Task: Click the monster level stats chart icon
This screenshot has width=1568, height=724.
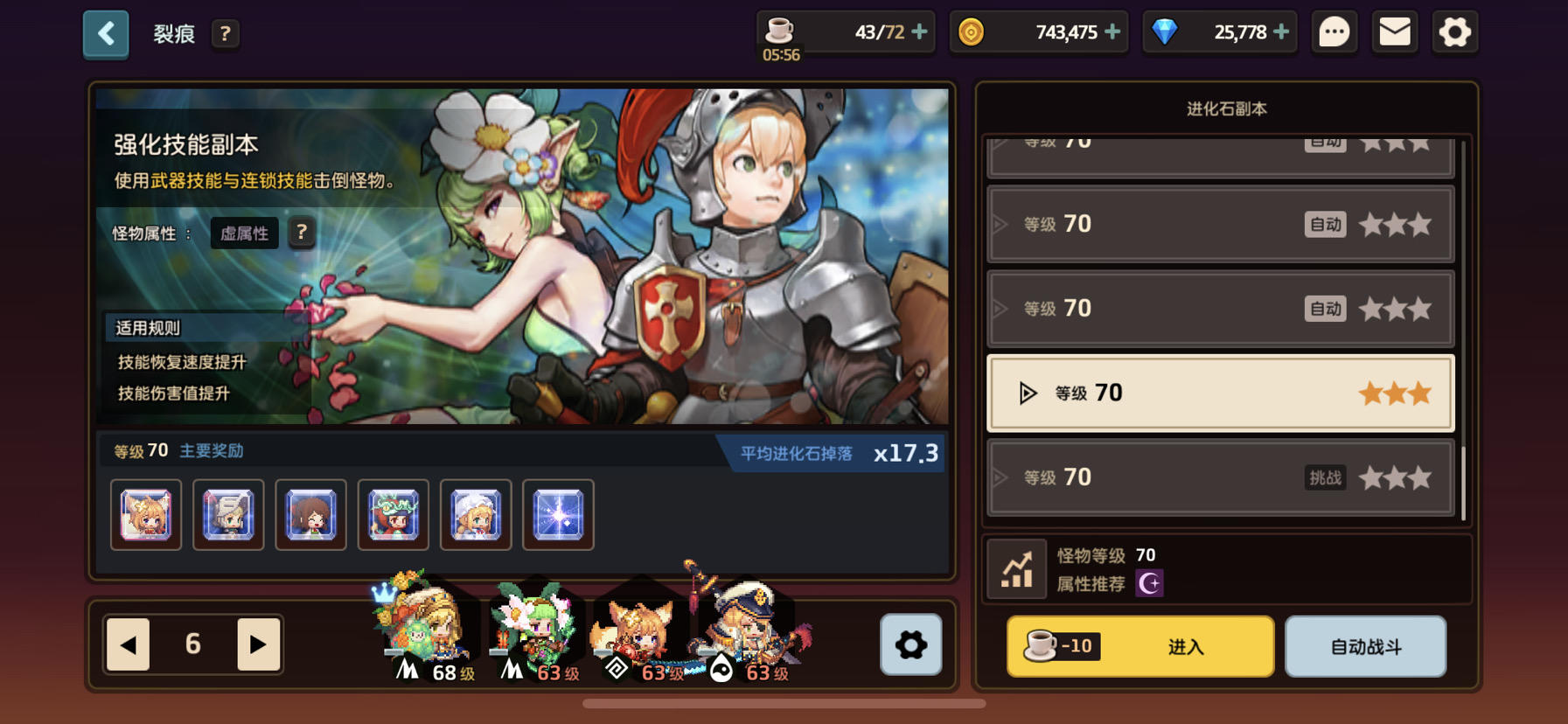Action: (x=1016, y=567)
